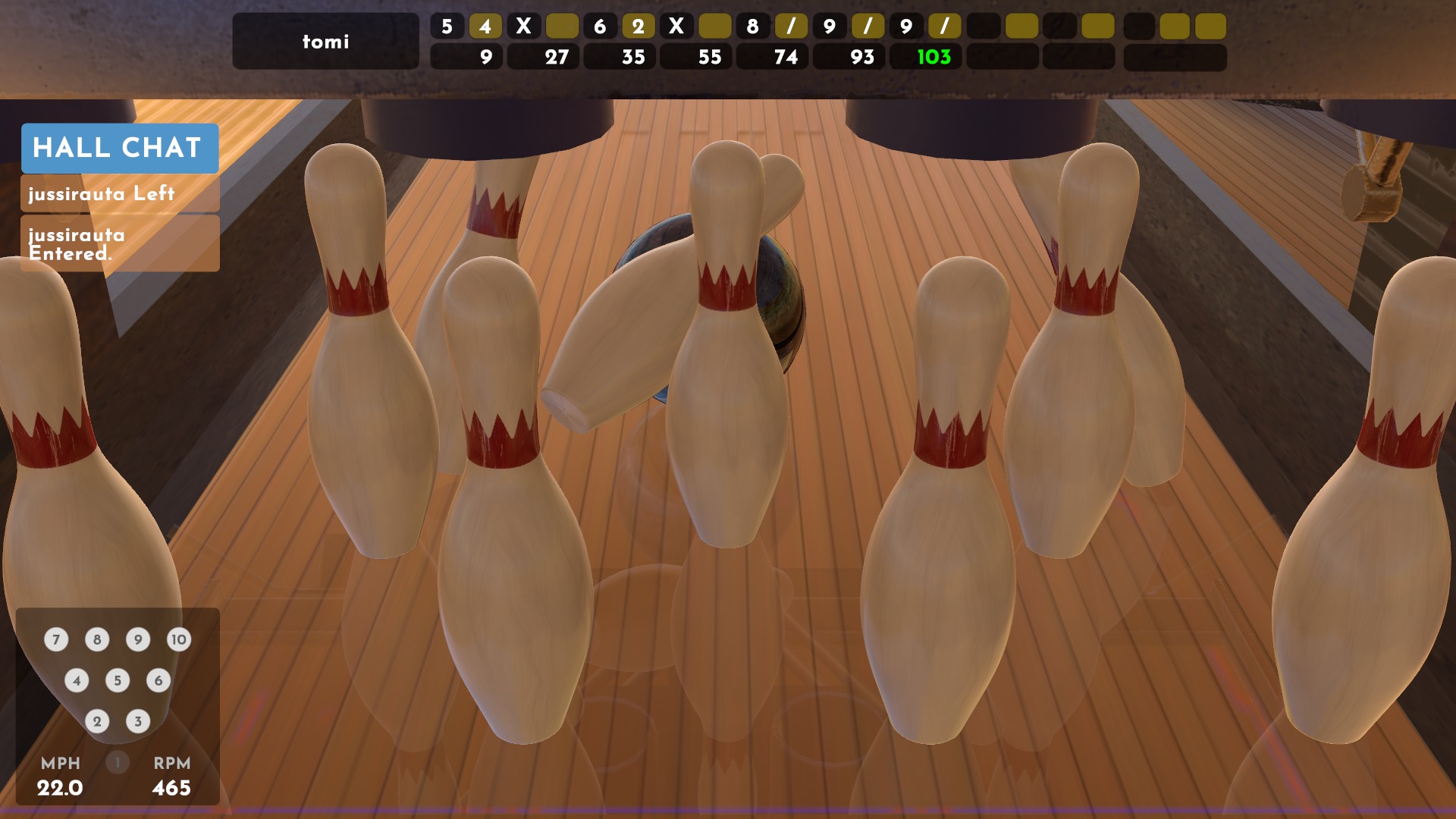
Task: Select pin 6 on the pin diagram
Action: pyautogui.click(x=158, y=680)
